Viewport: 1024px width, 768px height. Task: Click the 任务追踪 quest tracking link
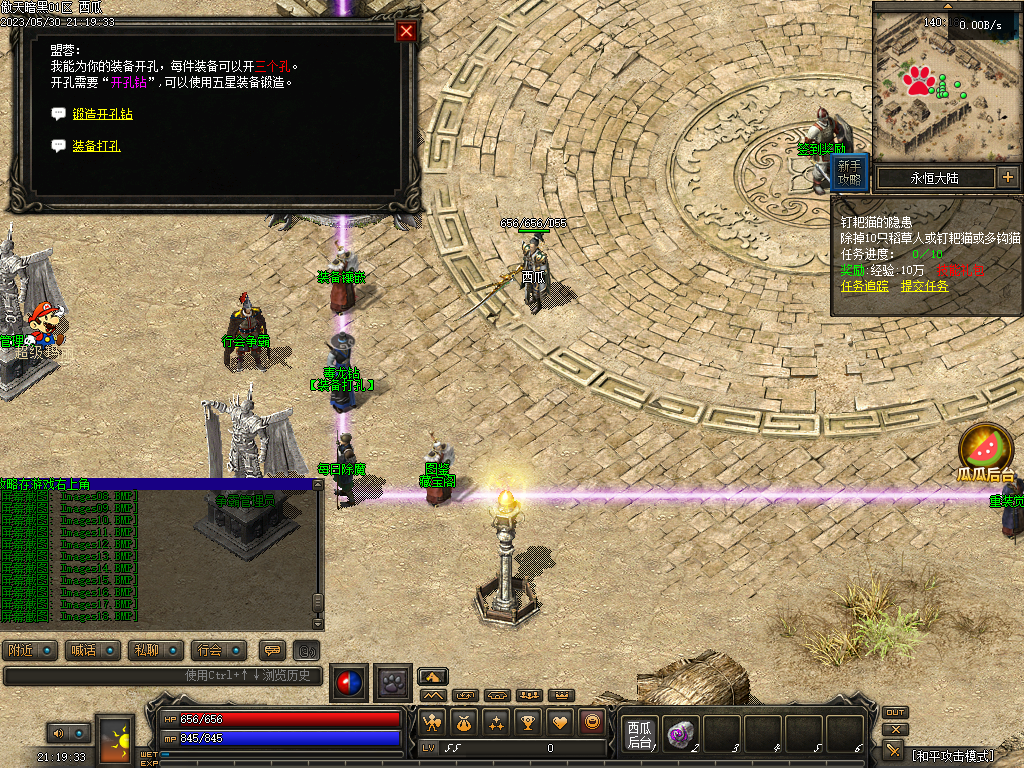coord(864,286)
